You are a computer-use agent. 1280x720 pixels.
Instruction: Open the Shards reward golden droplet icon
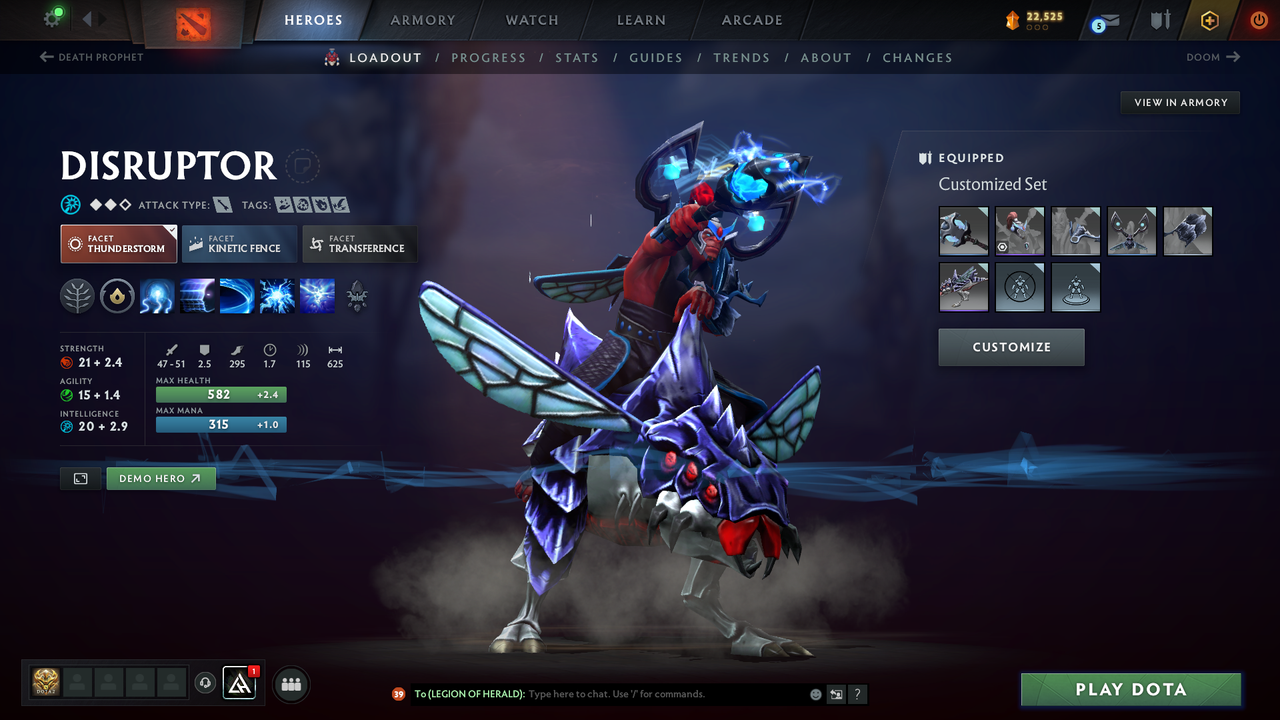coord(117,296)
